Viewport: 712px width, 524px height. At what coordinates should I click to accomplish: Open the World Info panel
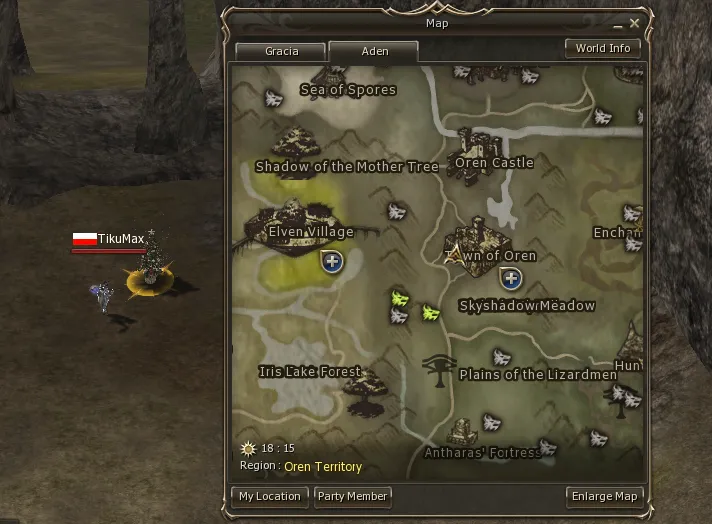pos(603,48)
